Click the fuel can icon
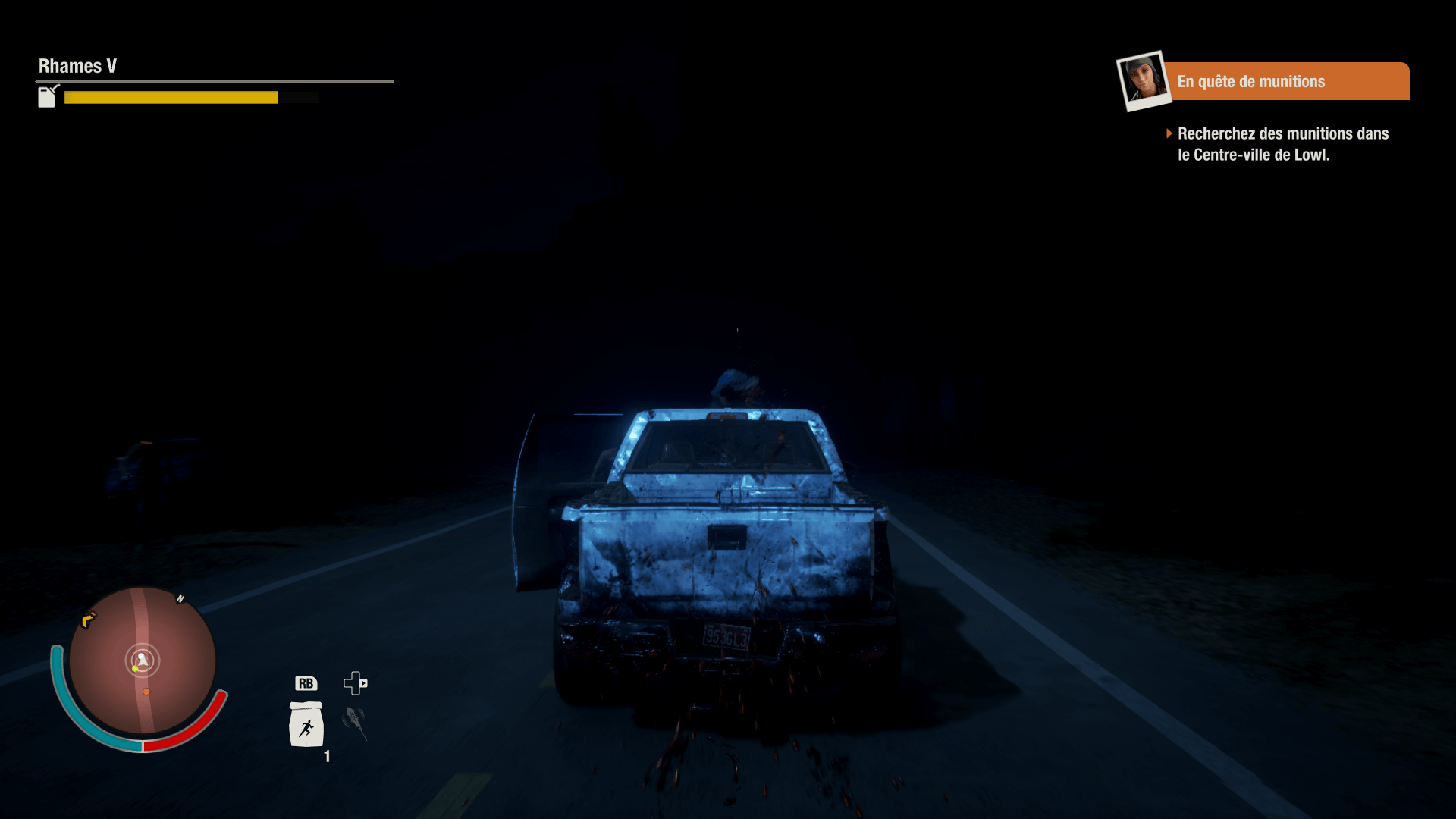1456x819 pixels. (x=48, y=96)
